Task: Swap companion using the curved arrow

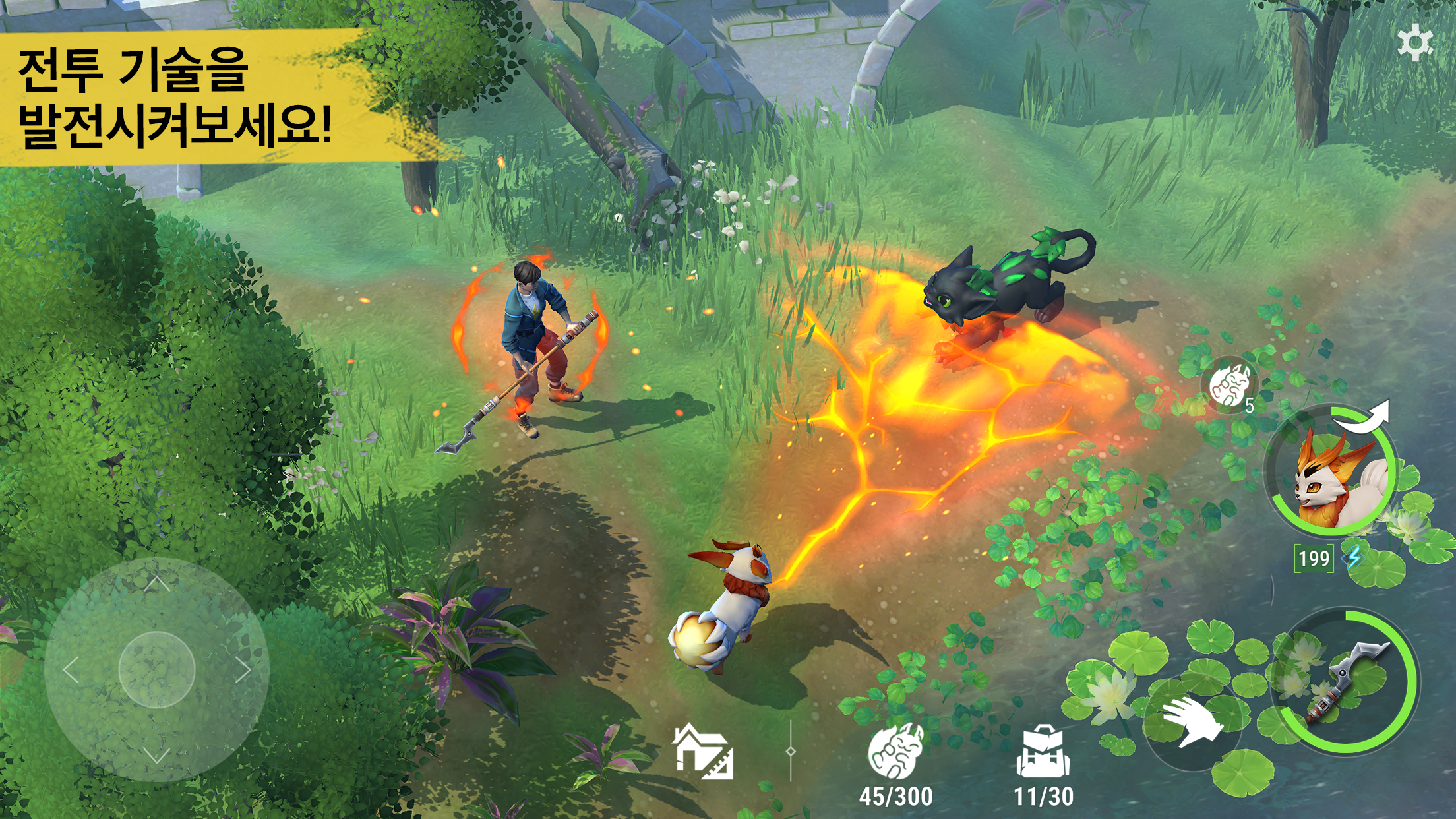Action: [1365, 418]
